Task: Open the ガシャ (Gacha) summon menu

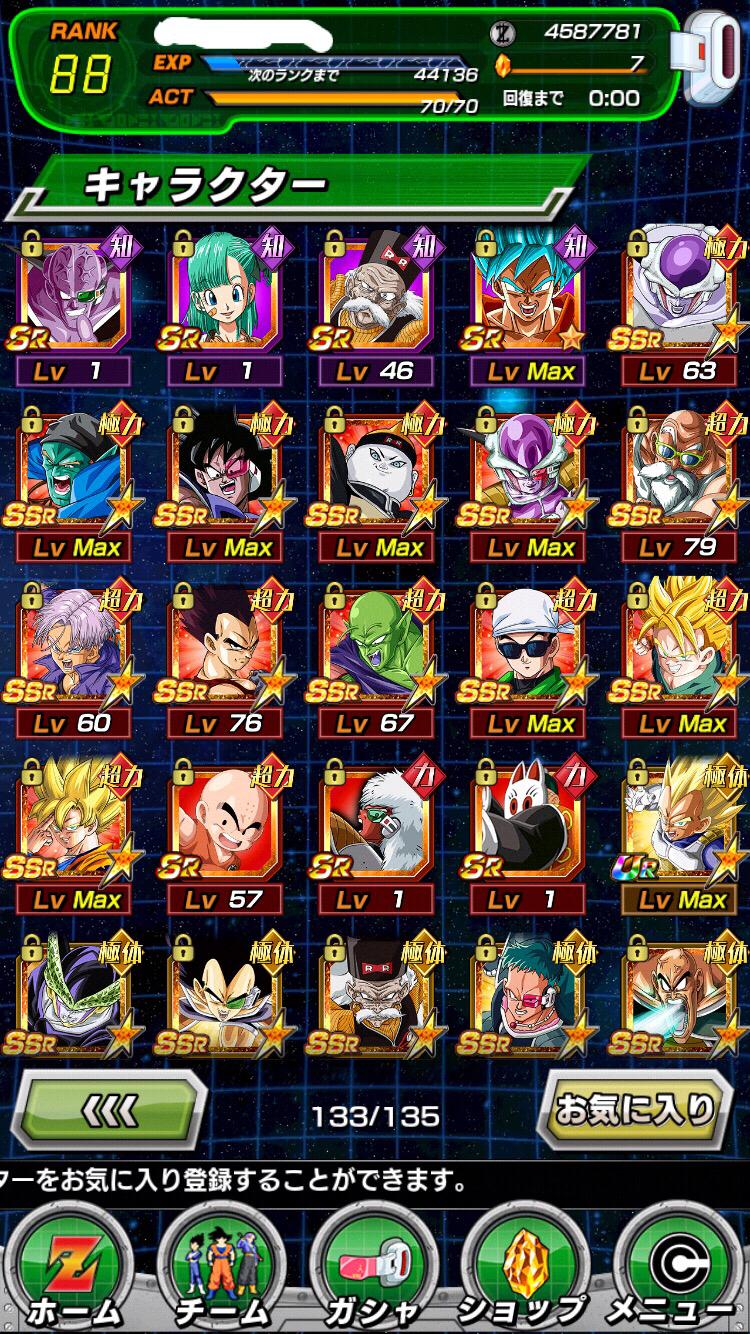Action: point(374,1271)
